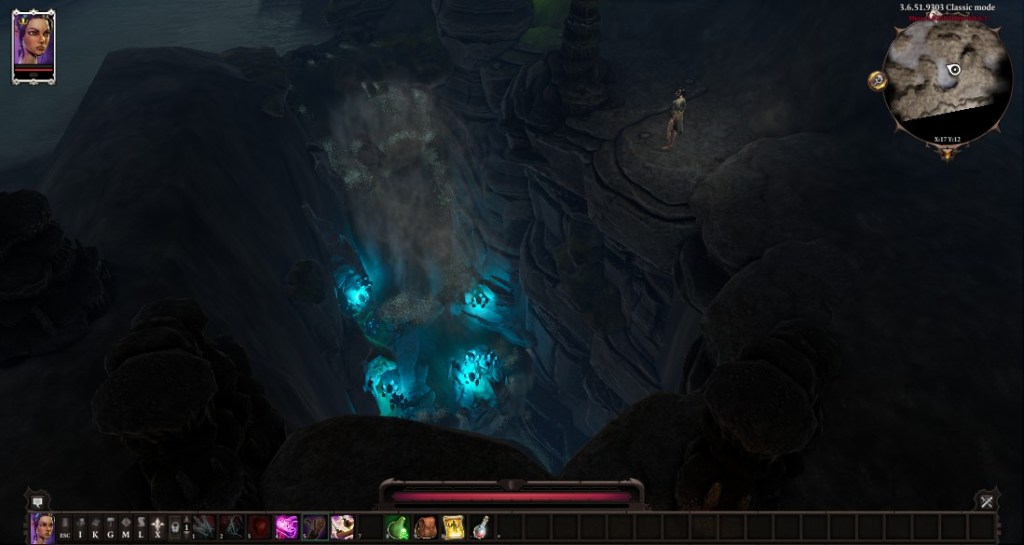Open the crafting G button
1024x545 pixels.
coord(110,527)
